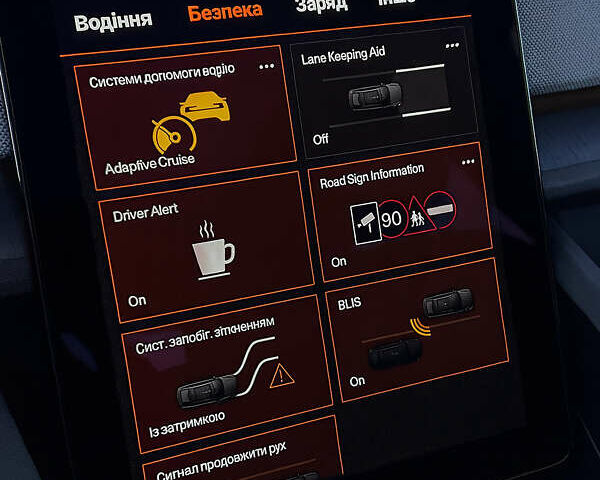Open more options for Lane Keeping Aid
Image resolution: width=600 pixels, height=480 pixels.
(x=453, y=46)
